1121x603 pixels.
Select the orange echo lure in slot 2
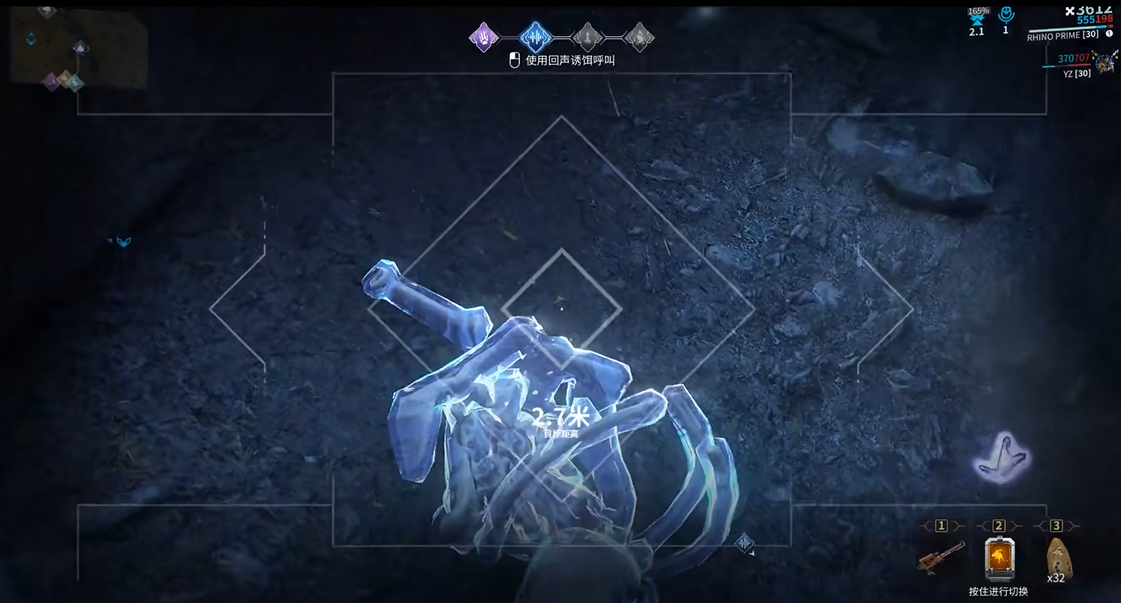pos(999,558)
